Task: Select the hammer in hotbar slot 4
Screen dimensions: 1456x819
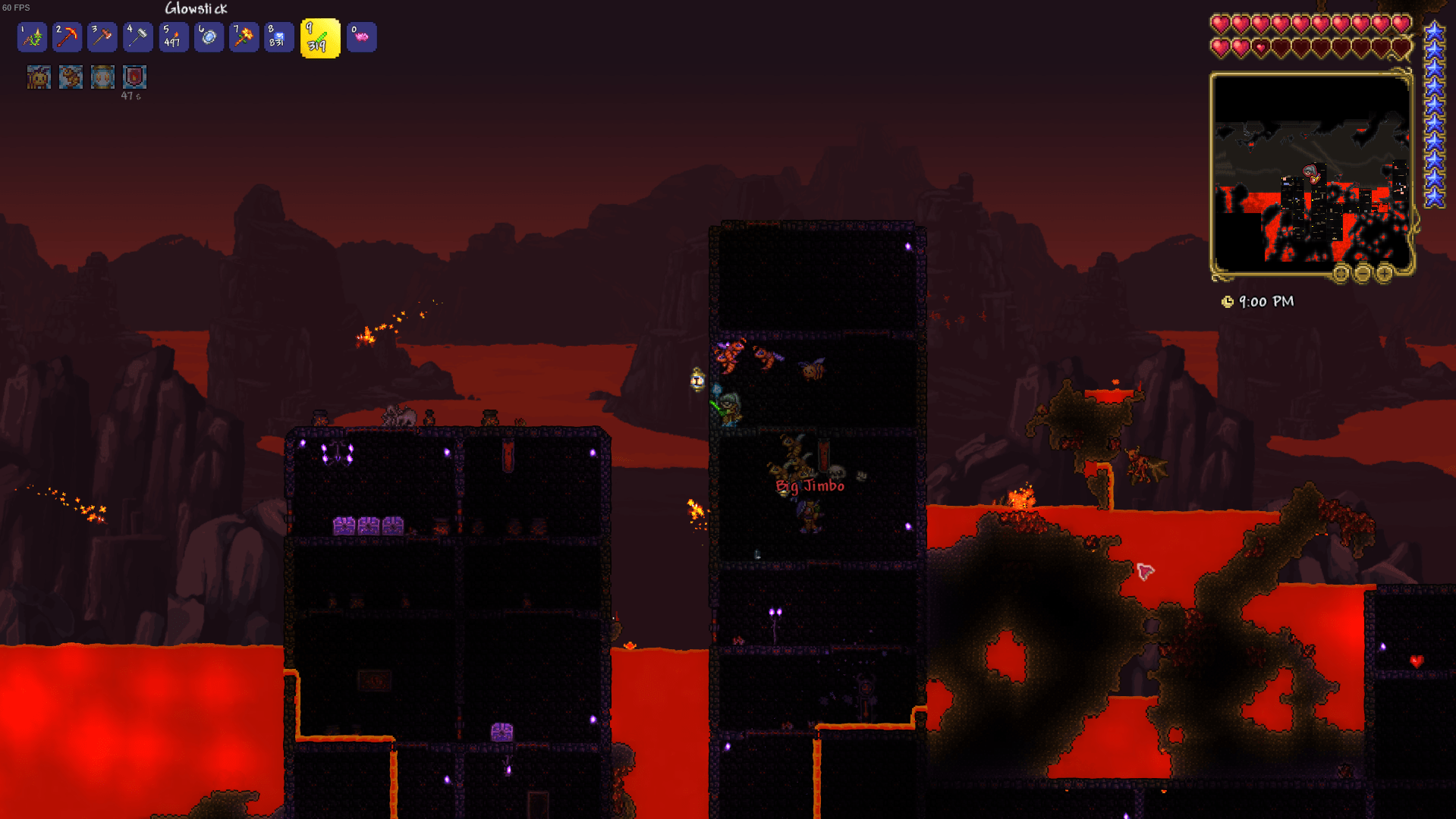Action: (137, 36)
